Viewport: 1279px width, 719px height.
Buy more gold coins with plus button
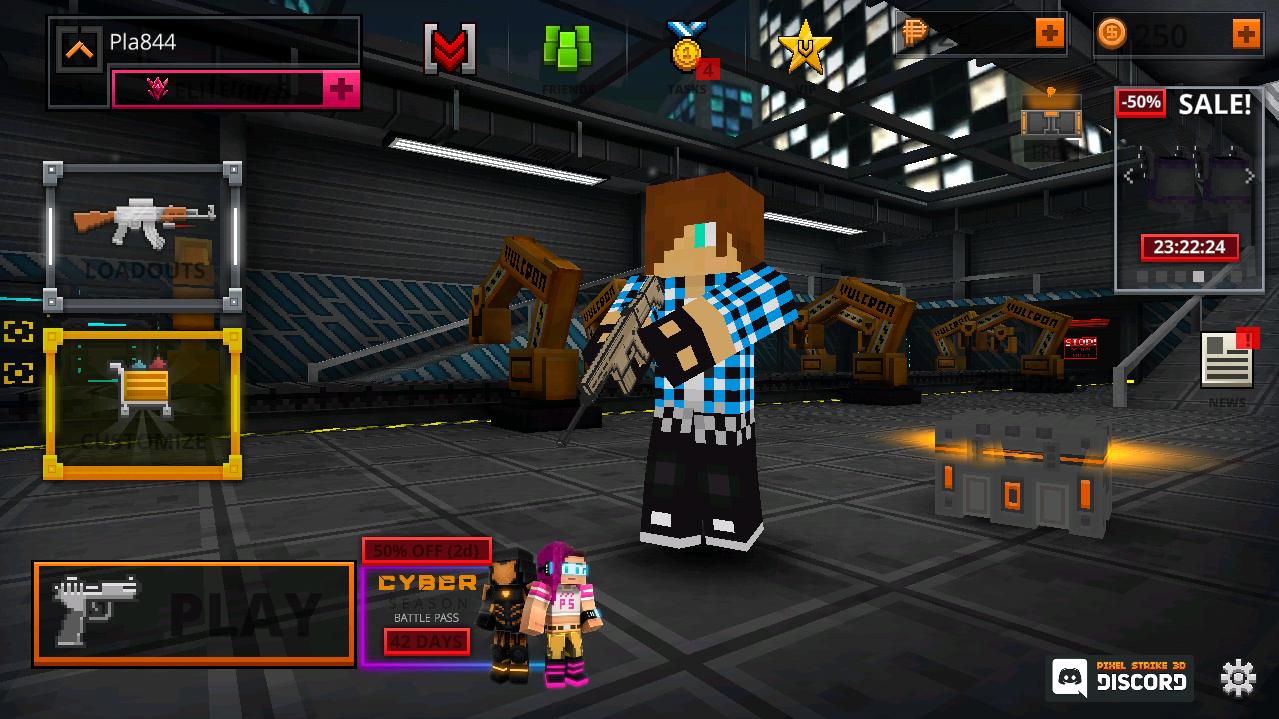tap(1246, 35)
